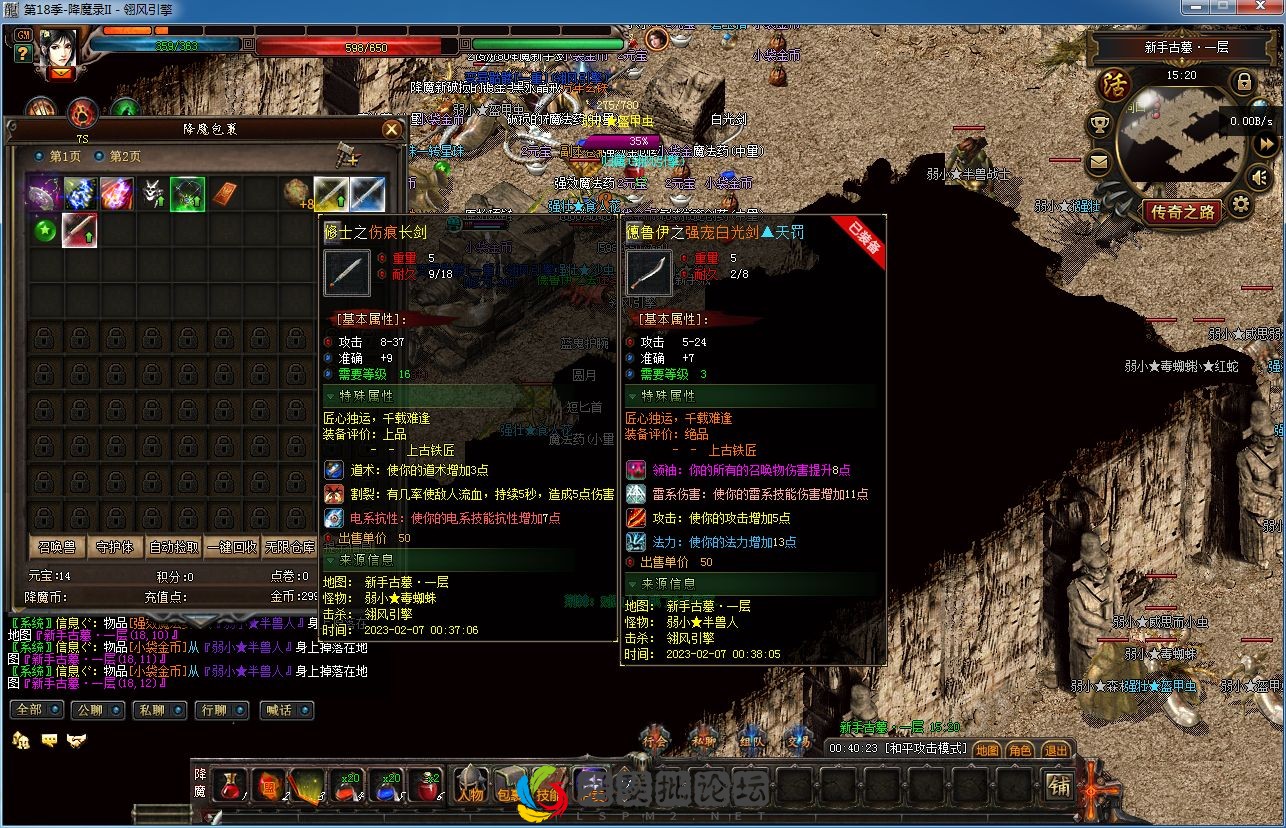
Task: Open the trophy ranking icon beside minimap
Action: tap(1101, 123)
